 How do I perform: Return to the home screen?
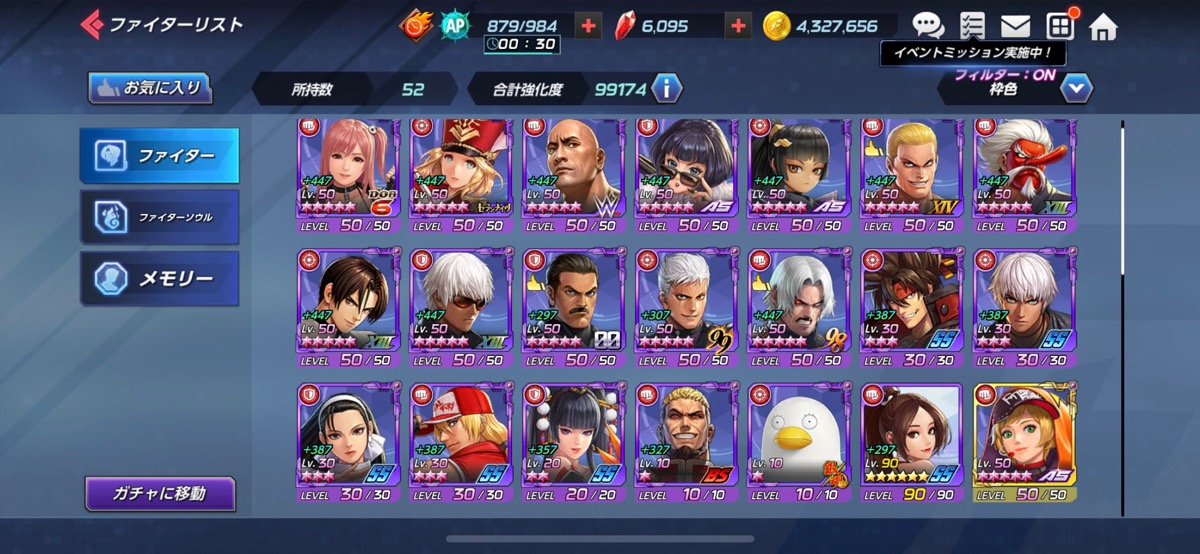coord(1103,26)
